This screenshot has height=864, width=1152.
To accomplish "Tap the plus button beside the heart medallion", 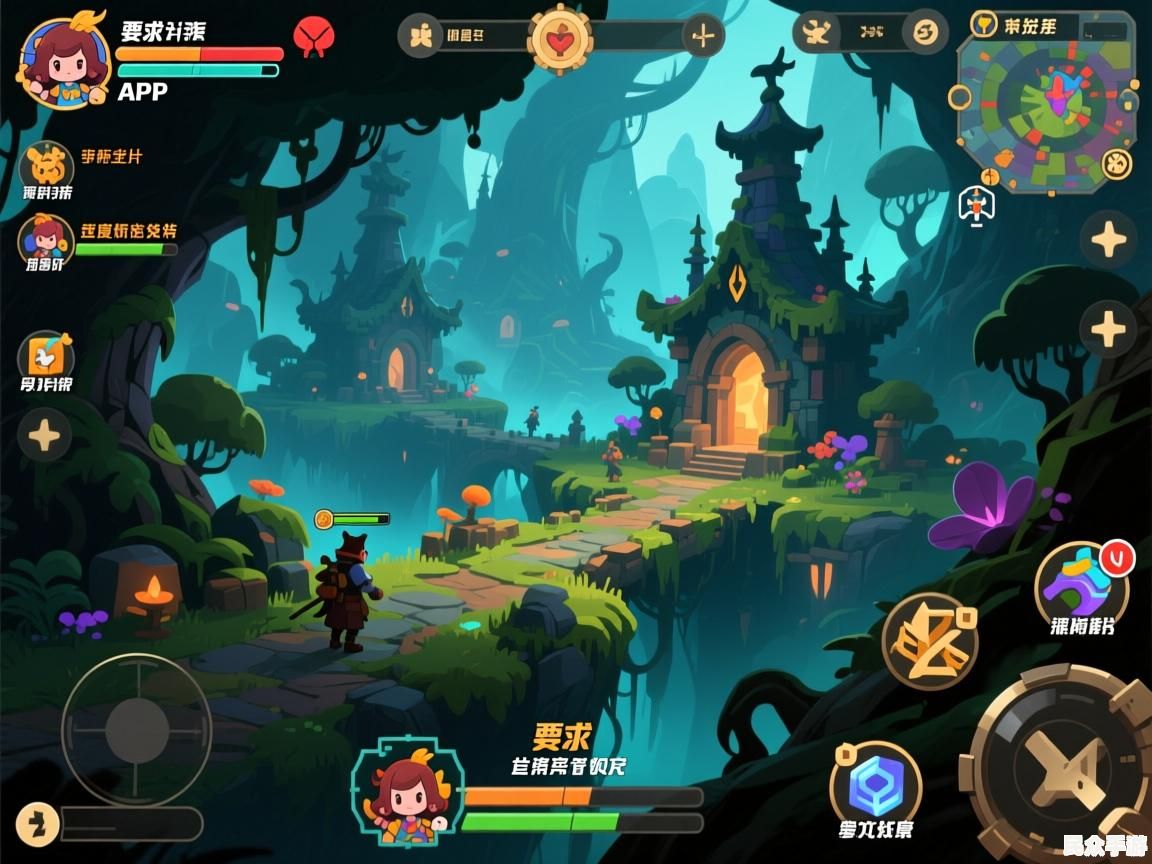I will tap(703, 37).
